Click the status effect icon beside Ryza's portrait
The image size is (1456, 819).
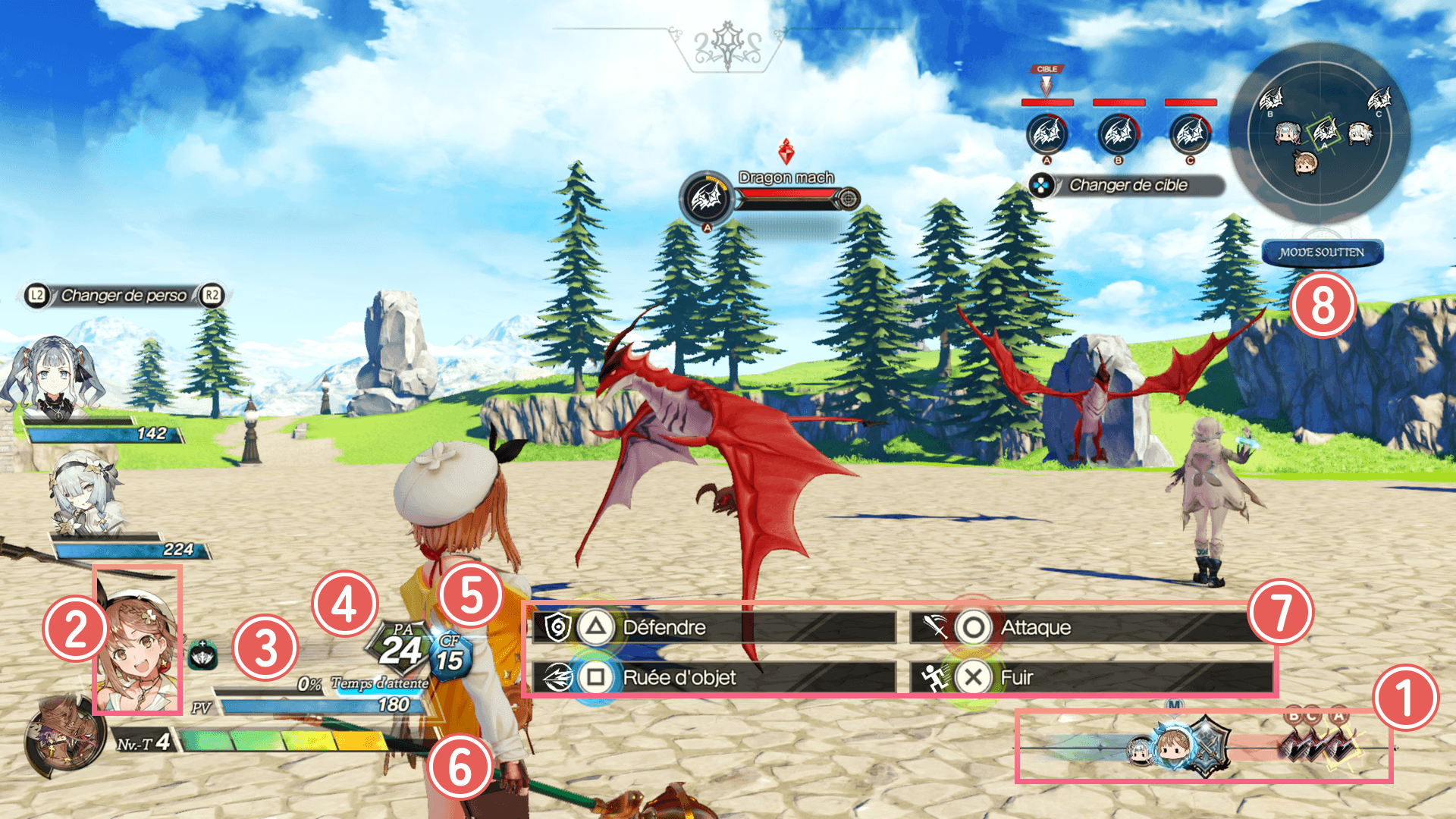click(202, 654)
